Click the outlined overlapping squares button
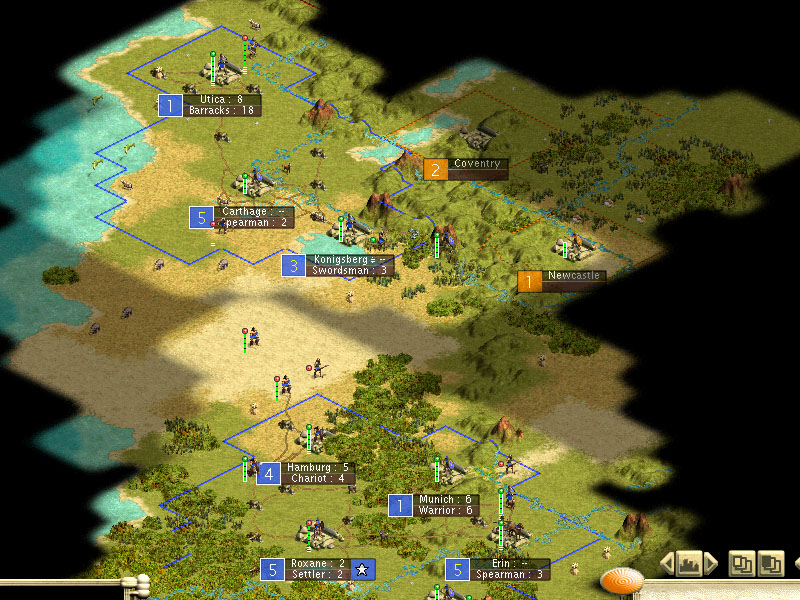Viewport: 800px width, 600px height. point(741,564)
